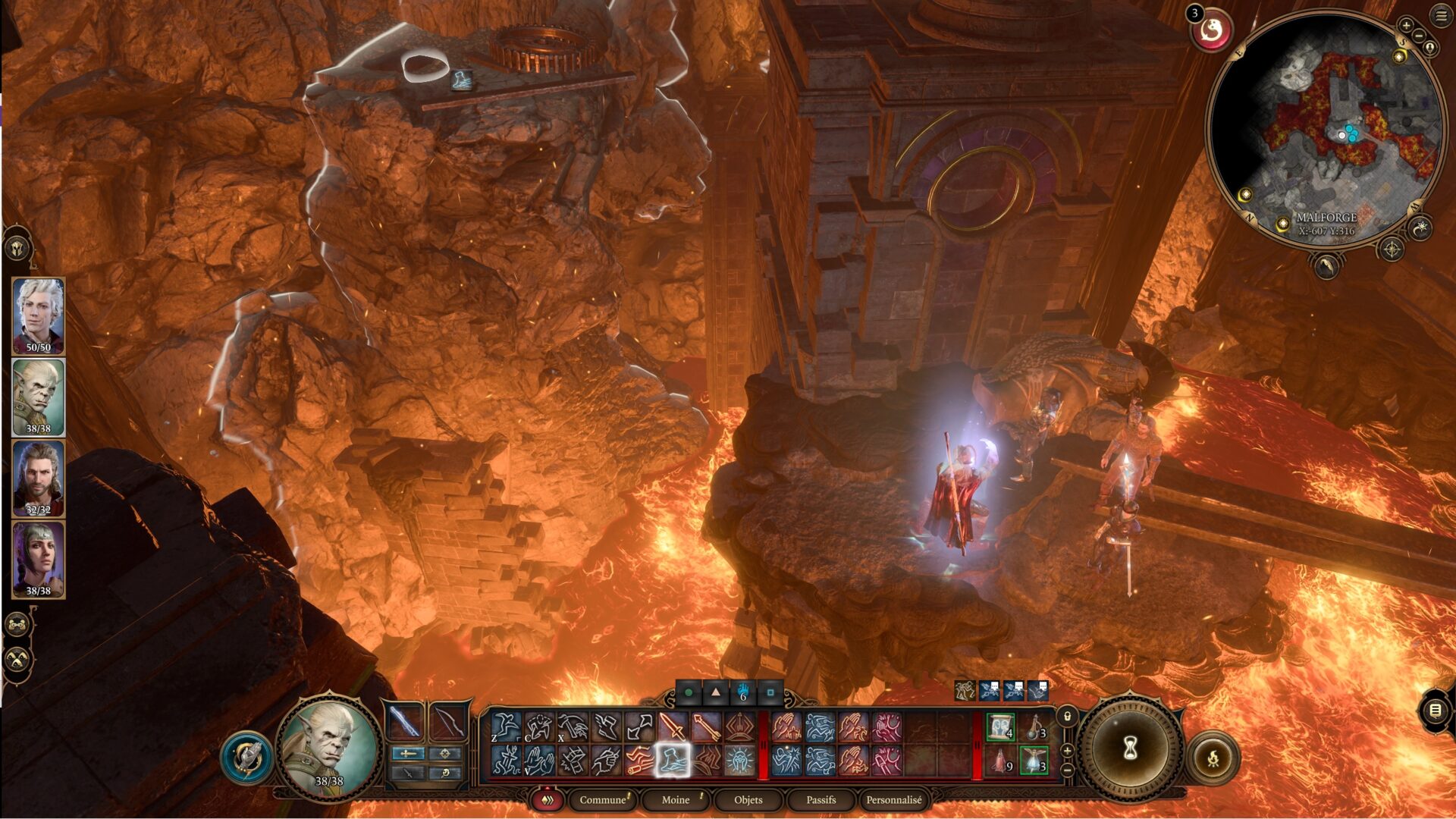Zoom in on the minimap
The image size is (1456, 819).
[x=1406, y=26]
